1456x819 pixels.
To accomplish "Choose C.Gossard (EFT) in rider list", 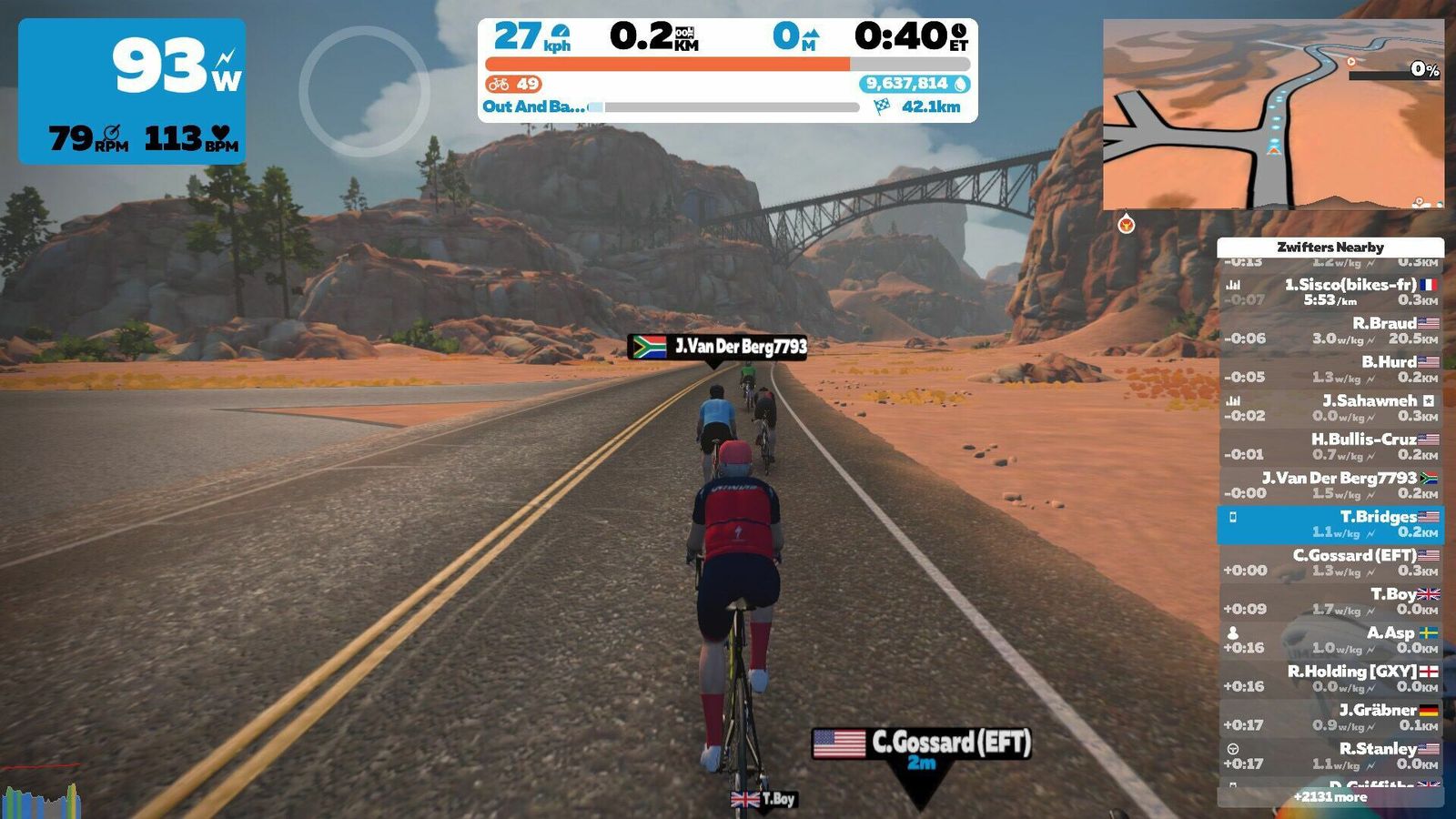I will coord(1330,562).
